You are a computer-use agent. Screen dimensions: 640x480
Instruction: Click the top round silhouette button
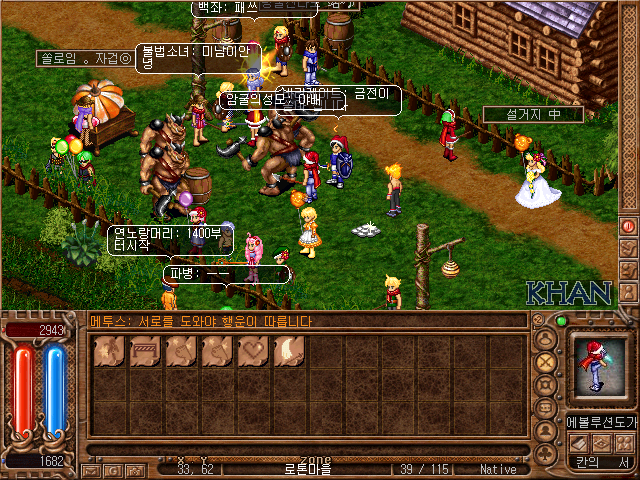click(546, 338)
